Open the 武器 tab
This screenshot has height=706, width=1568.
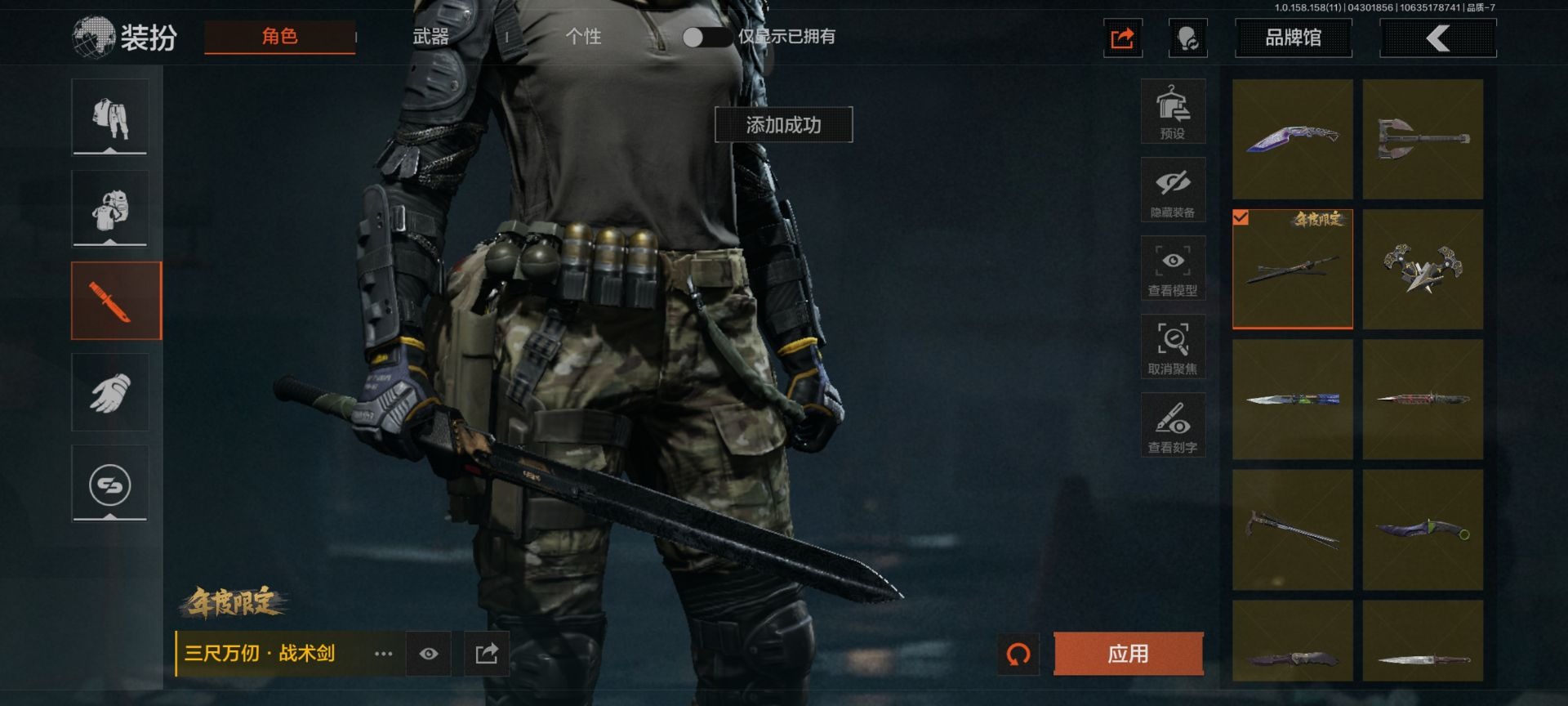pyautogui.click(x=430, y=37)
